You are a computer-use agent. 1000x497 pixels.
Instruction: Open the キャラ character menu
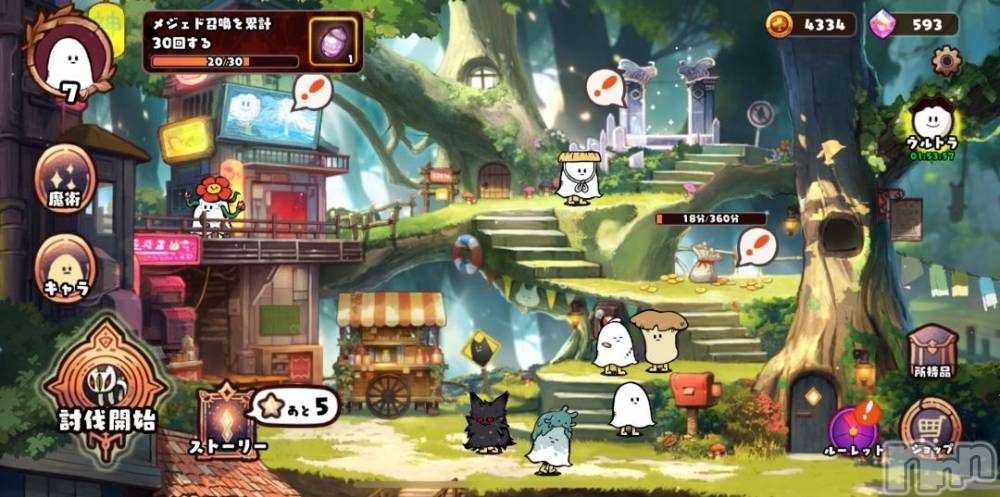66,269
